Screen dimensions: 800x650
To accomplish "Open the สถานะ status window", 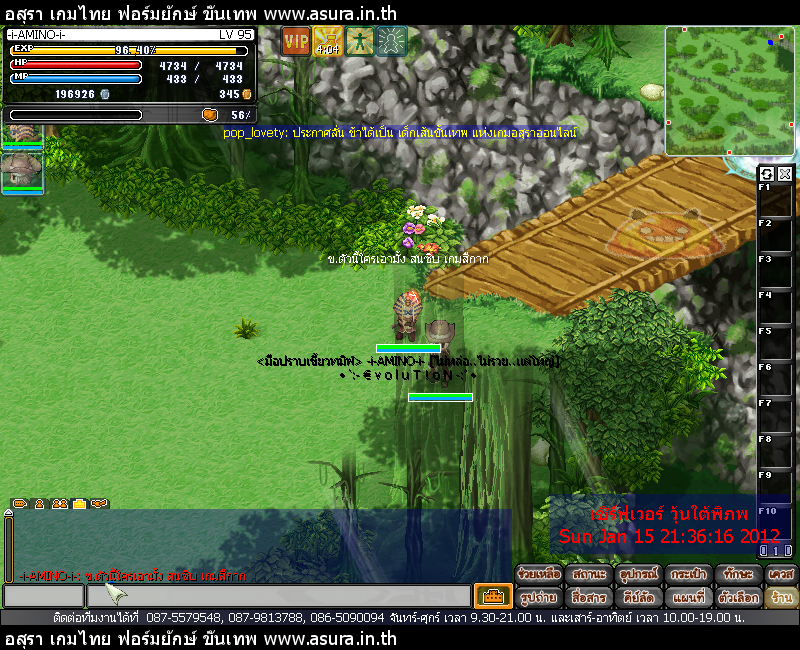I will coord(588,575).
